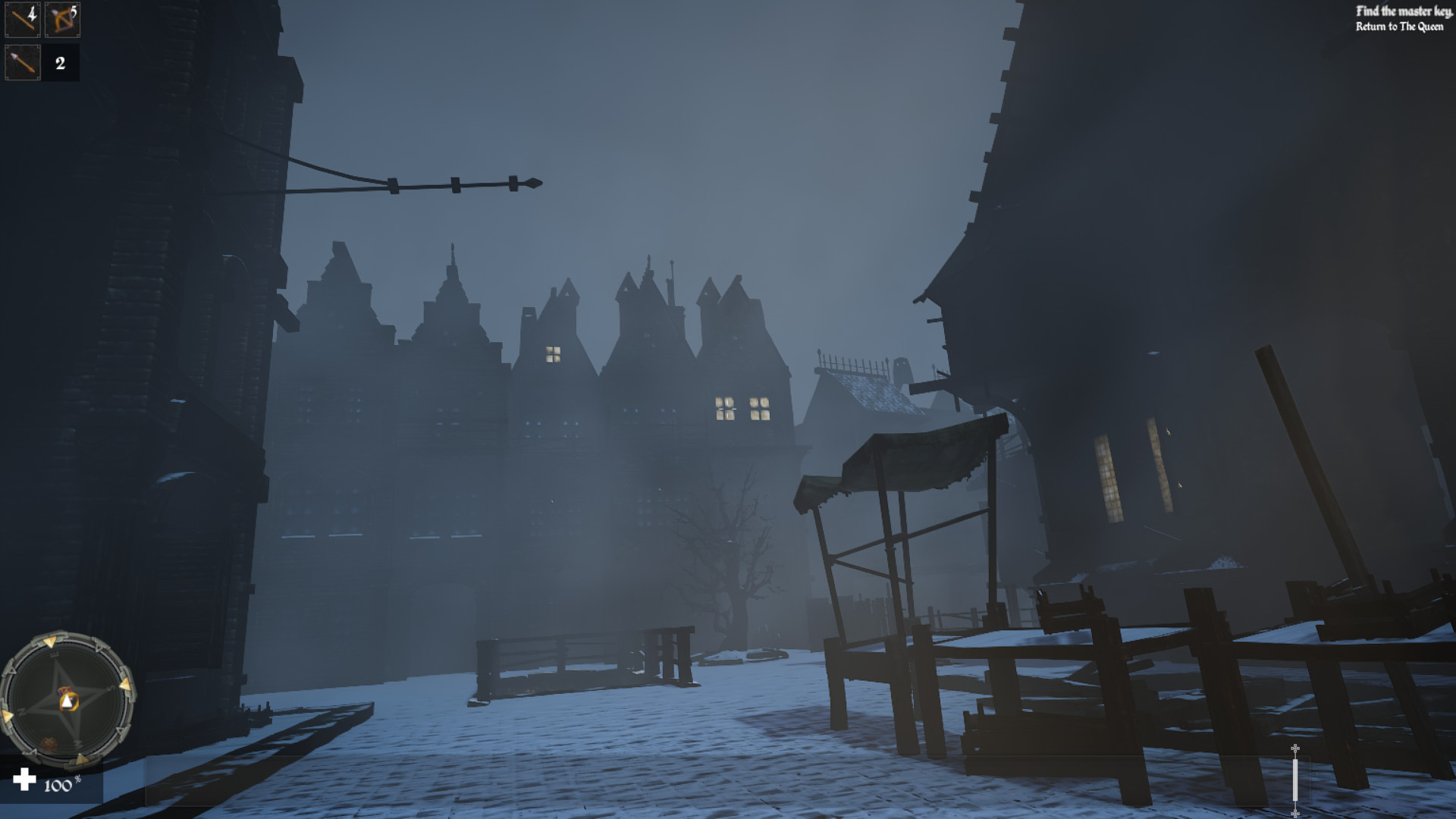Select the arrow item with quantity 2
The image size is (1456, 819).
(23, 62)
